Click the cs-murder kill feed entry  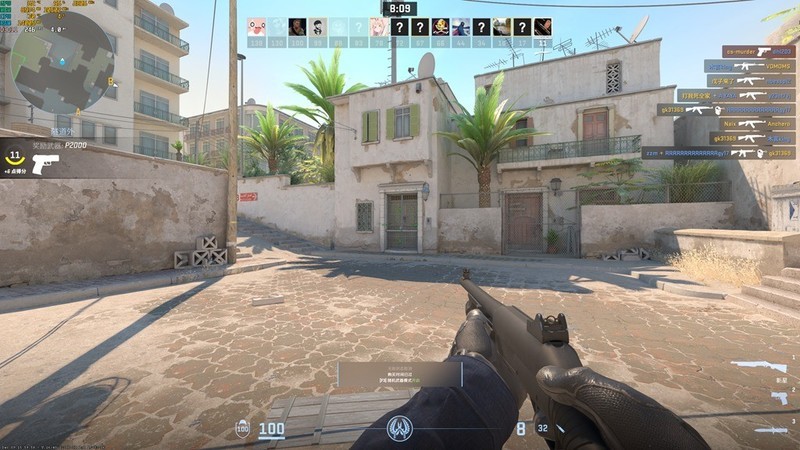[758, 51]
